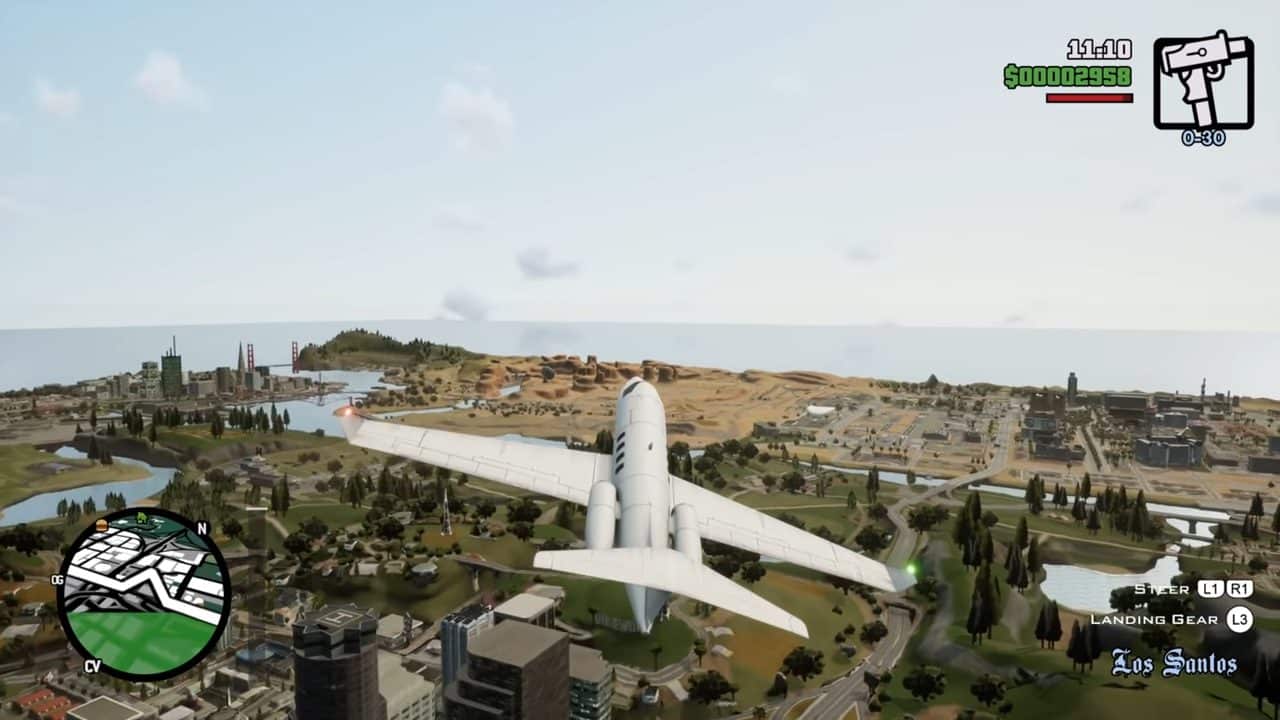This screenshot has height=720, width=1280.
Task: Click the CV label on the minimap edge
Action: [x=95, y=665]
